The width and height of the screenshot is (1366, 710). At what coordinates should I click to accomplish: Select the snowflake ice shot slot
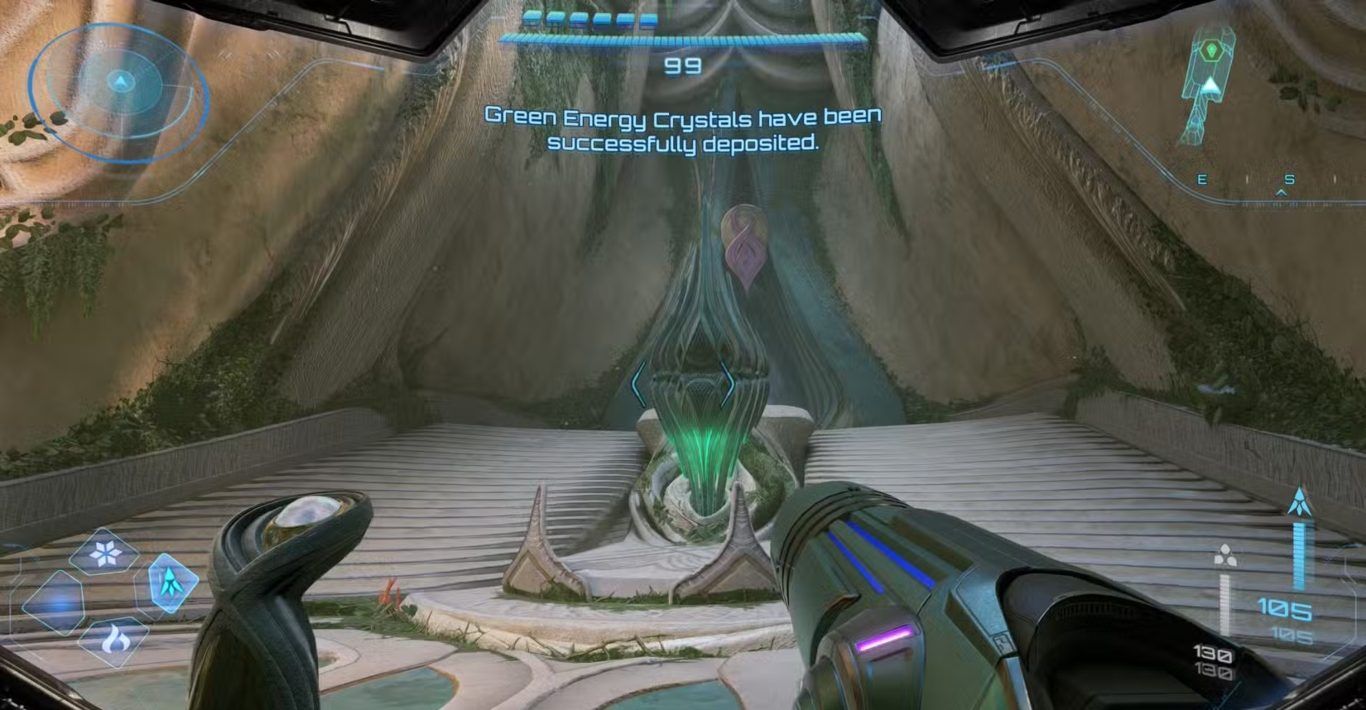[104, 551]
